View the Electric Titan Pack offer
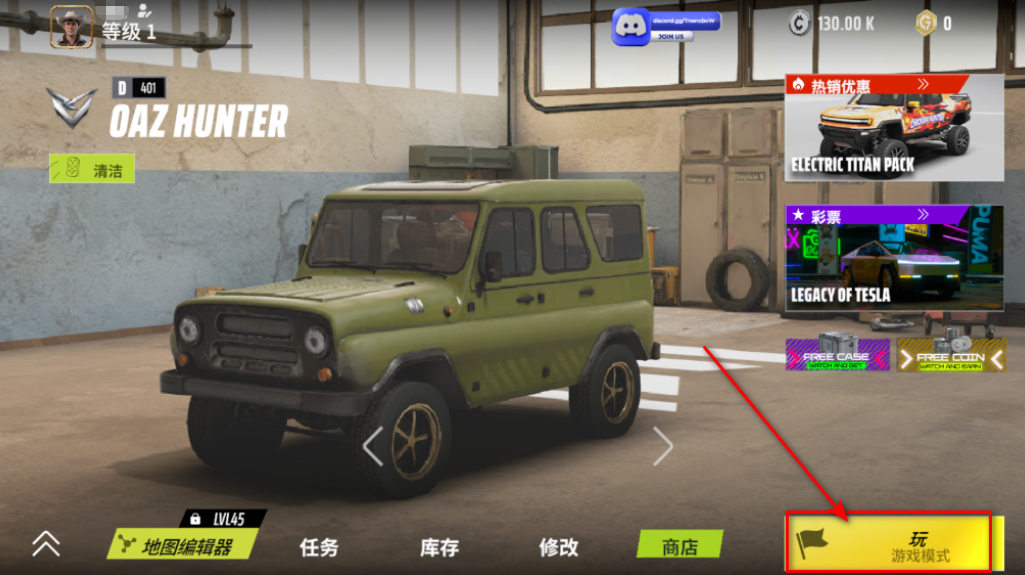The width and height of the screenshot is (1025, 575). 894,128
